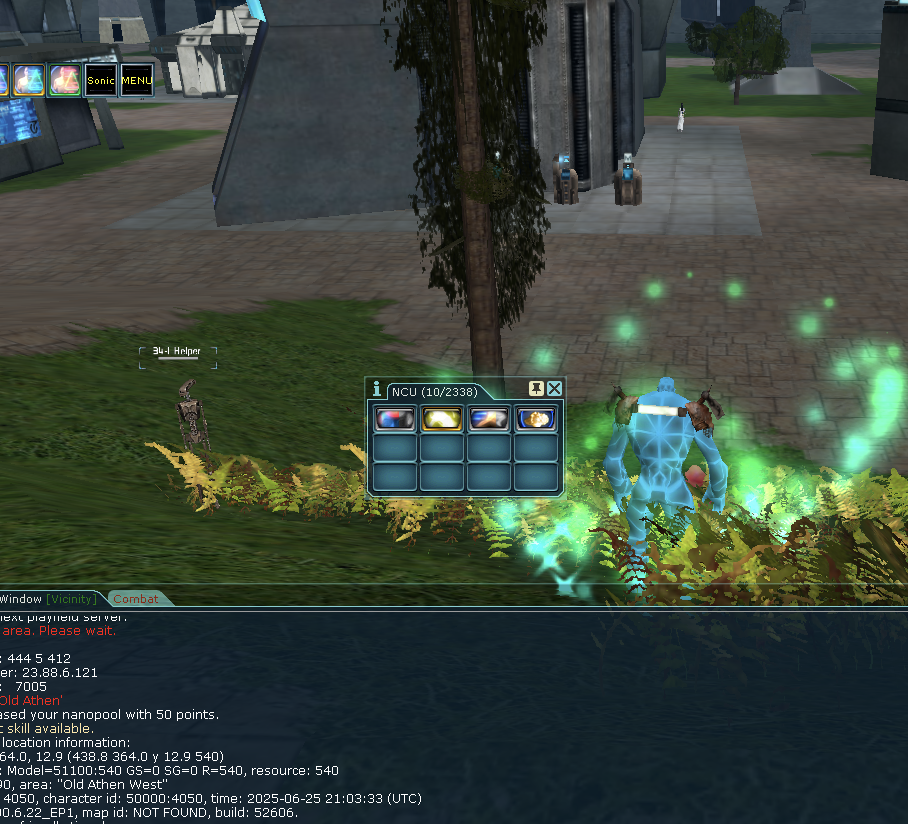Viewport: 908px width, 824px height.
Task: Select the red and blue nano buff icon
Action: (394, 419)
